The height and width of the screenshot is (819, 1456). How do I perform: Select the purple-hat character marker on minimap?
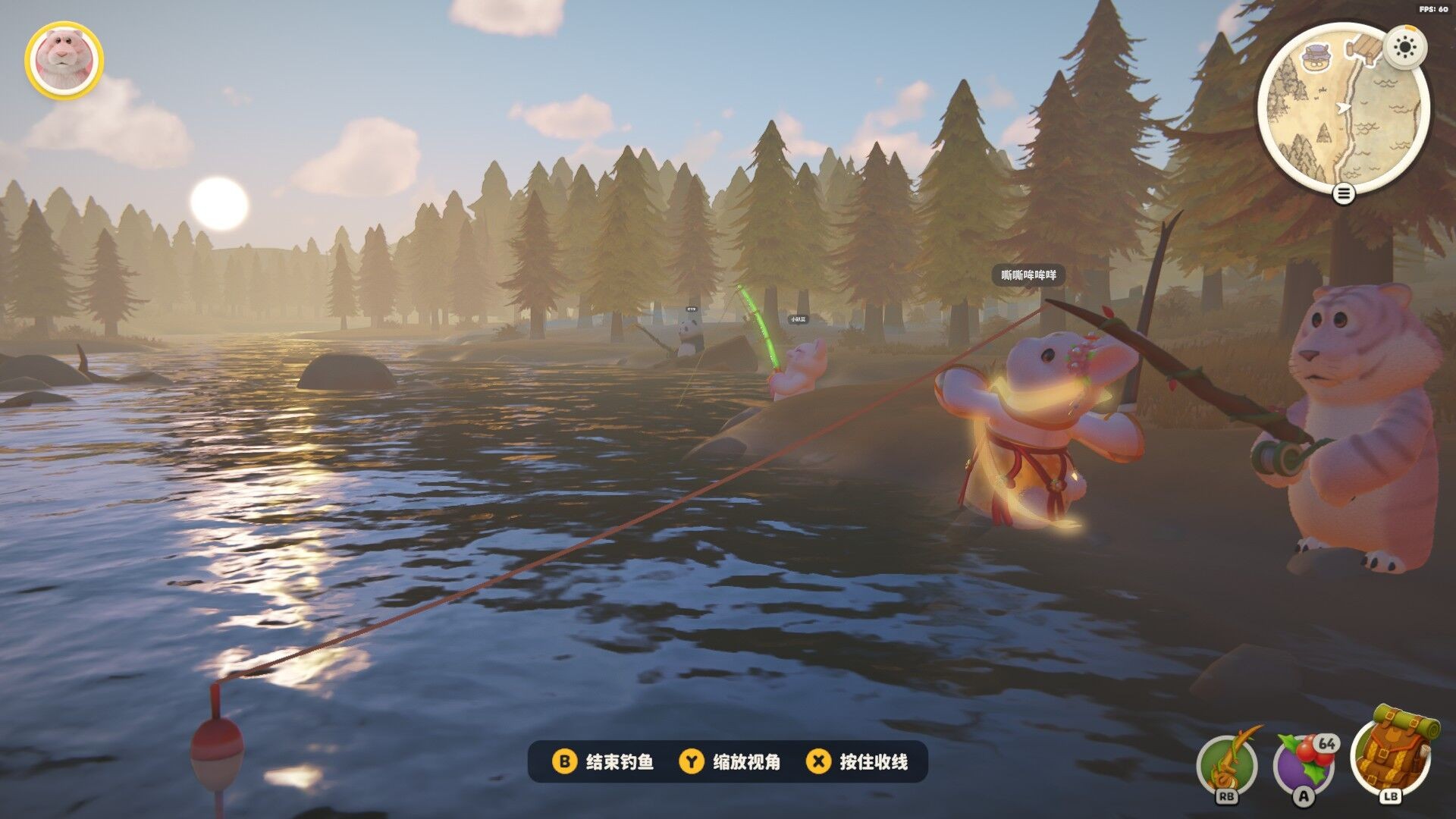click(1317, 58)
